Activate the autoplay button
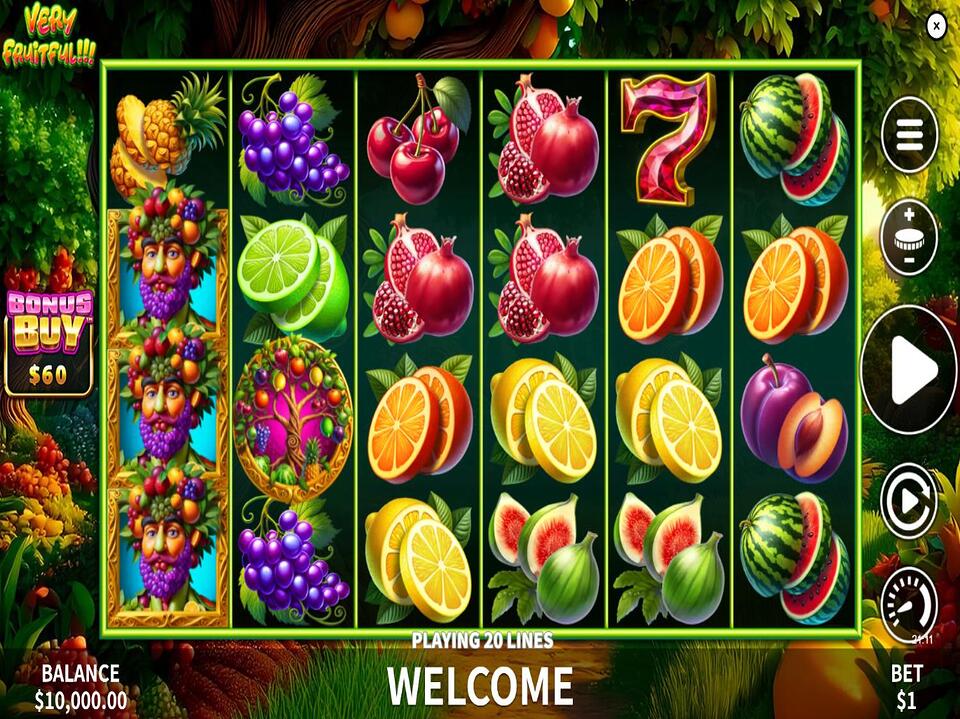 click(x=909, y=502)
